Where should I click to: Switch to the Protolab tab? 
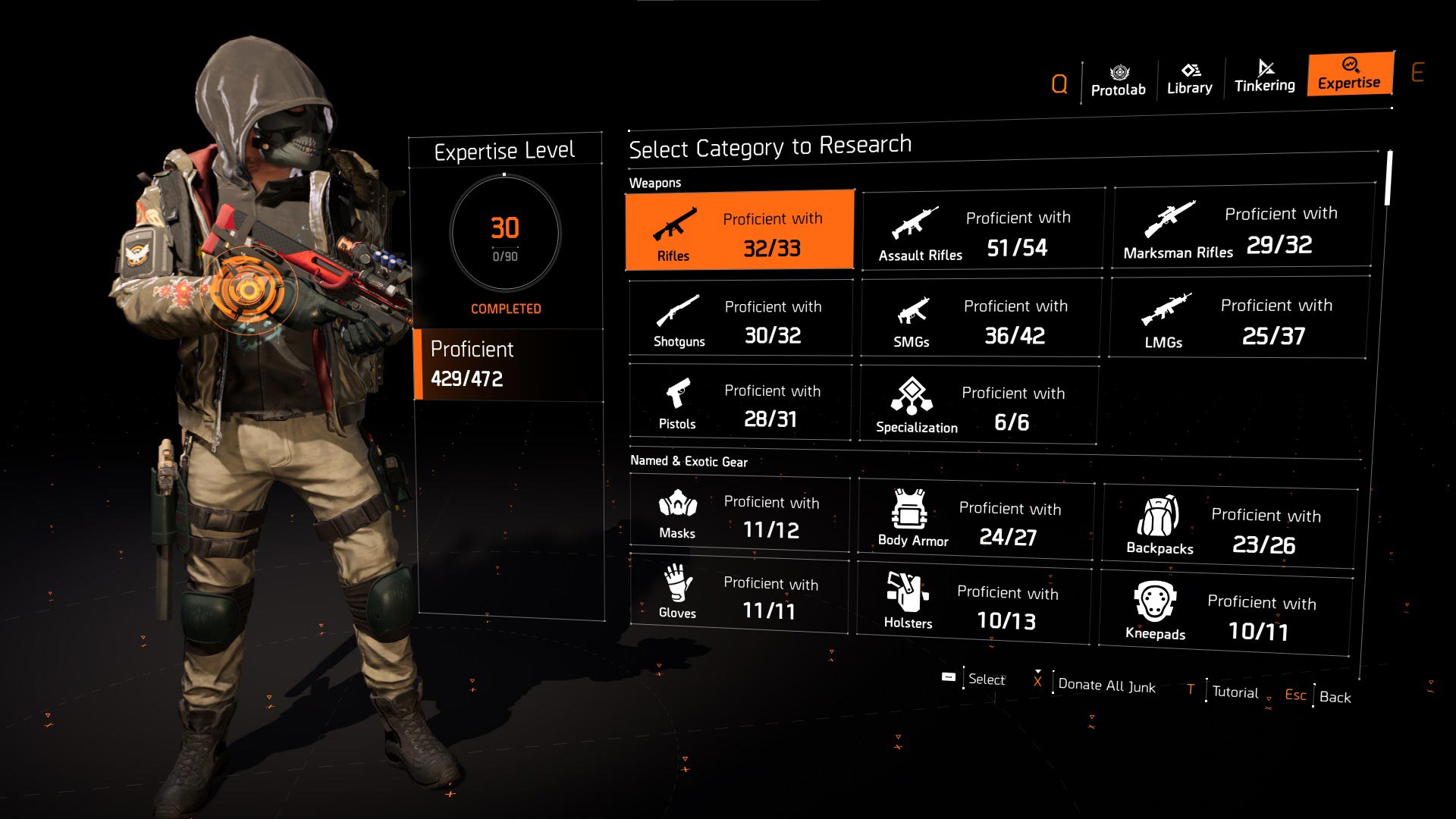1118,80
